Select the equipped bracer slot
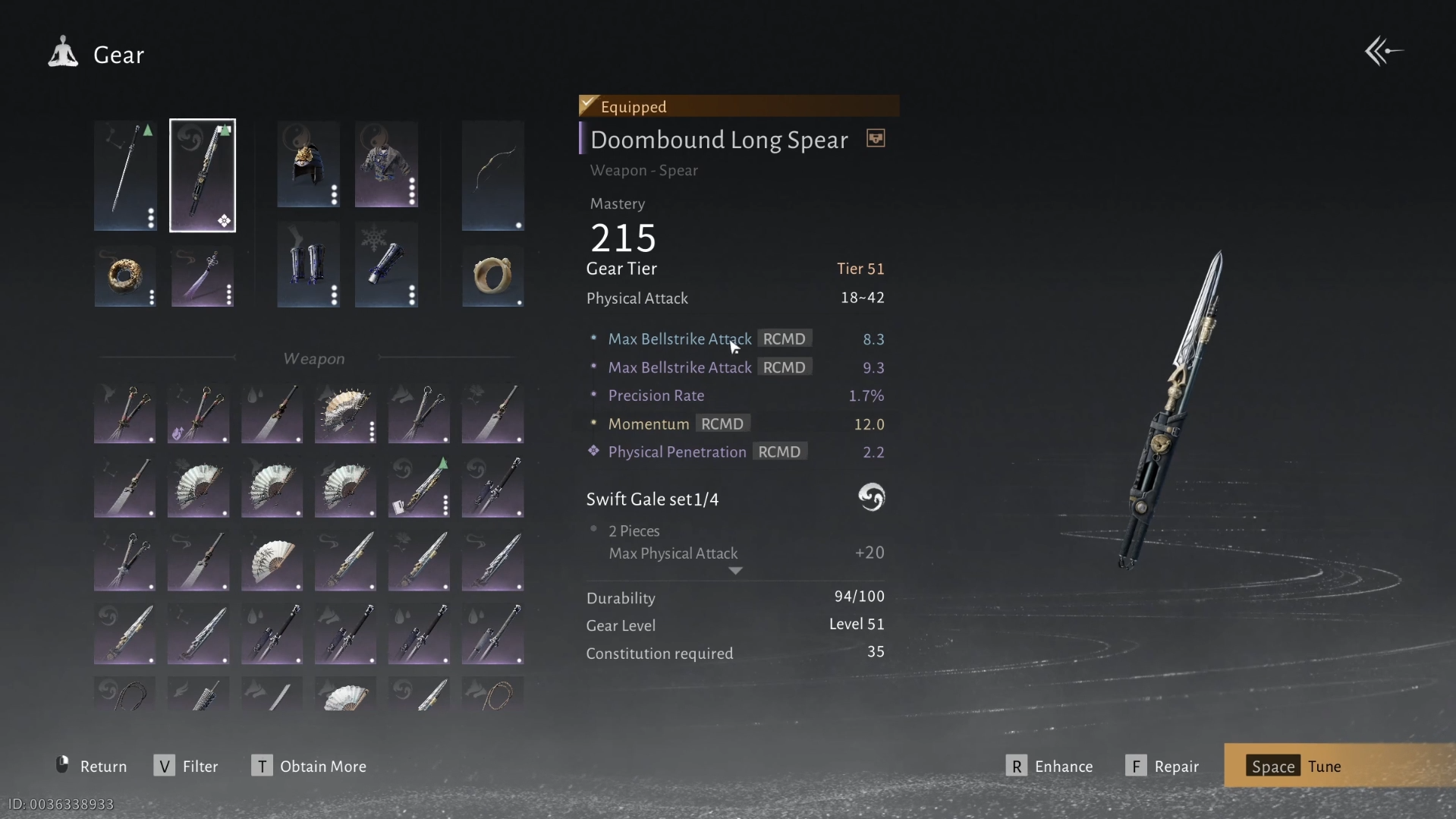 (386, 264)
